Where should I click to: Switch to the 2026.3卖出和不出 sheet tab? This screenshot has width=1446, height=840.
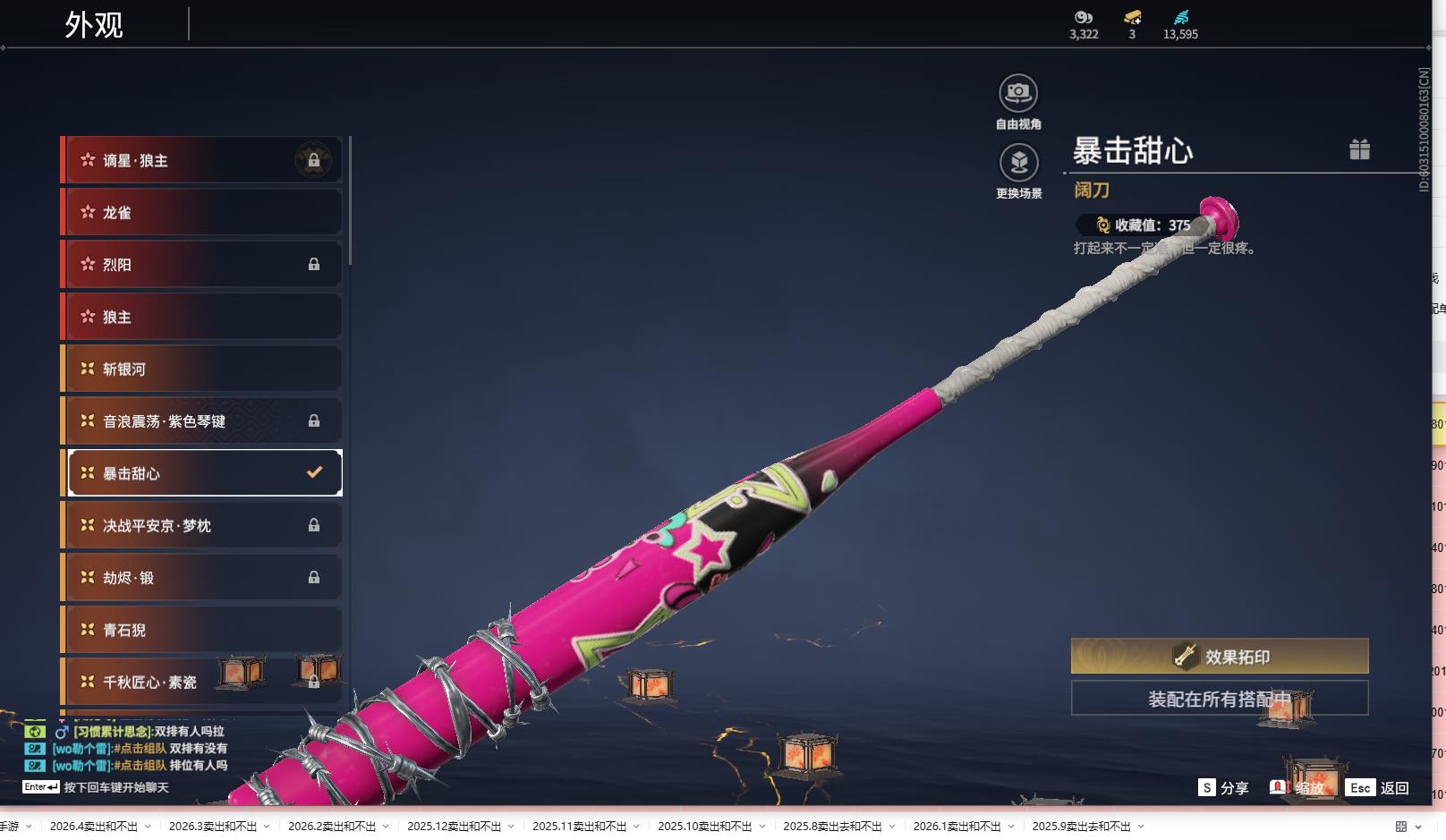point(213,827)
